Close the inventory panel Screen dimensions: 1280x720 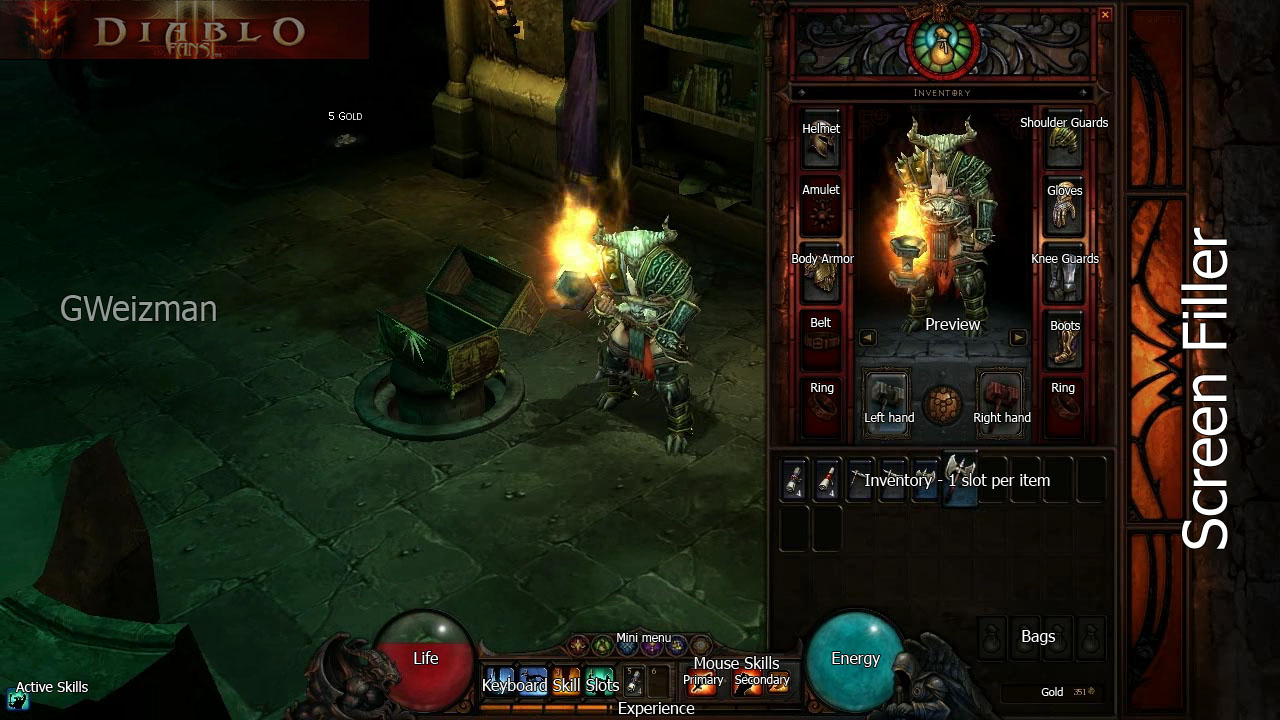click(x=1105, y=15)
